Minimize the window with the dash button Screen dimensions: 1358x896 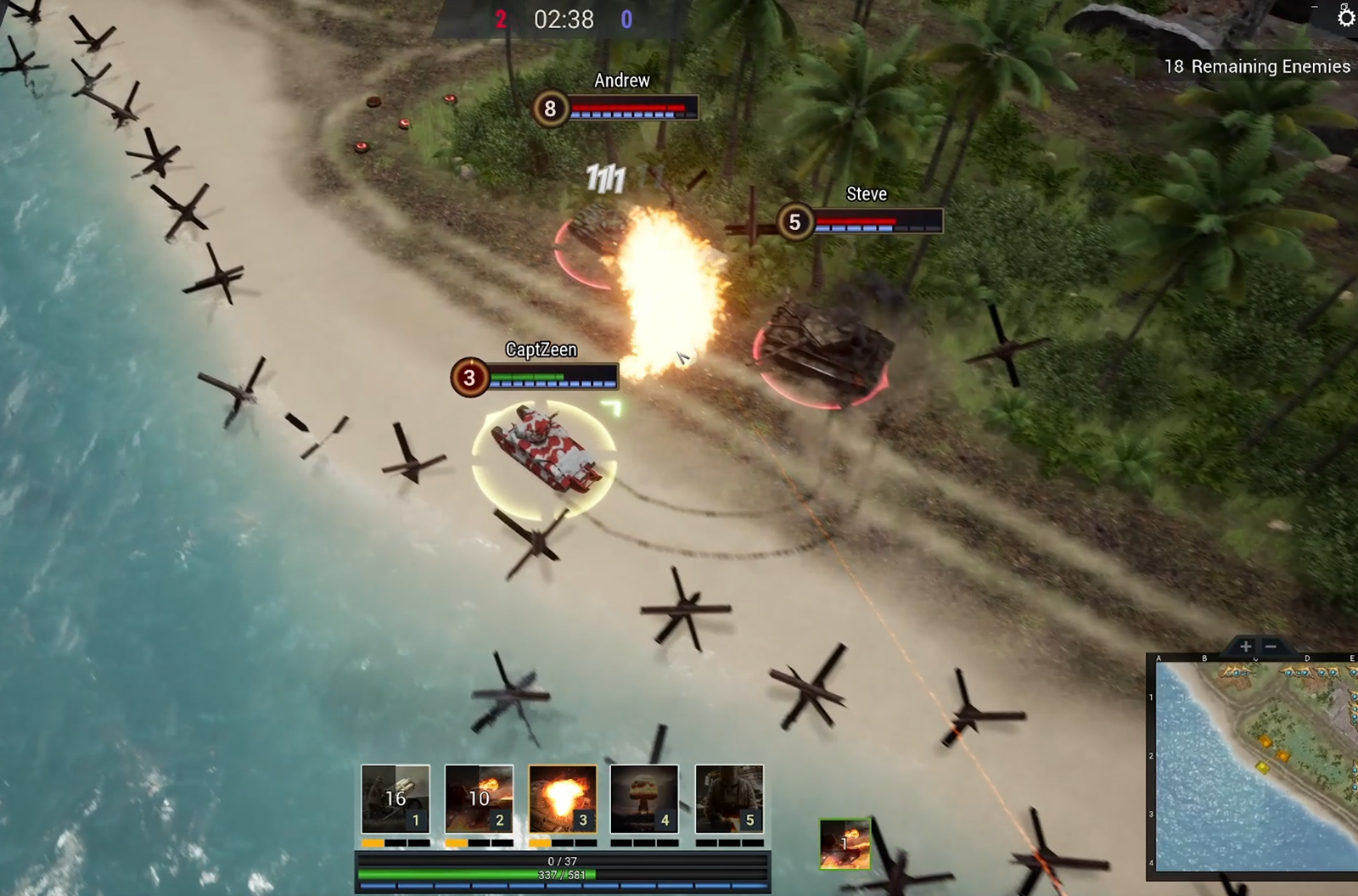tap(1315, 7)
